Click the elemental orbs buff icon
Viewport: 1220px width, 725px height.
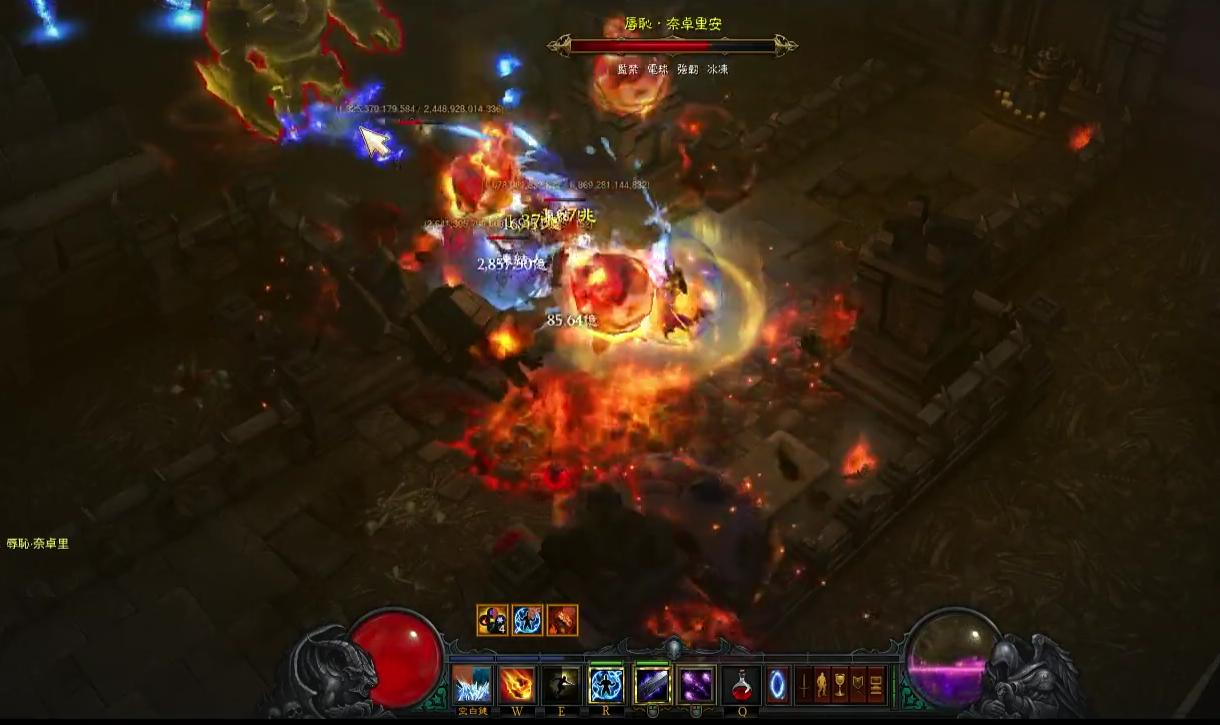[x=492, y=620]
